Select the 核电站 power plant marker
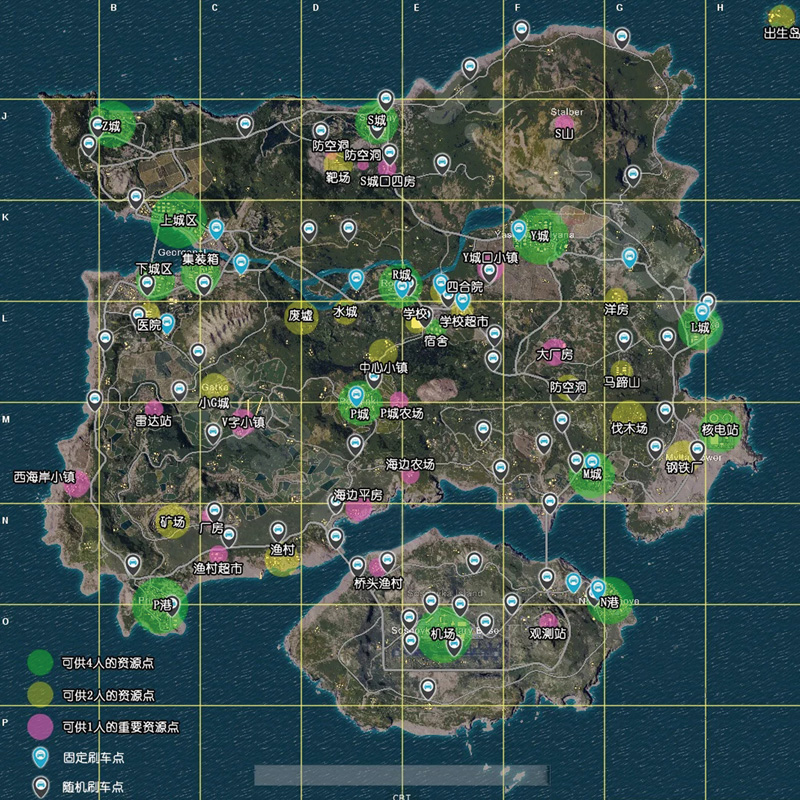Screen dimensions: 800x800 click(x=720, y=429)
